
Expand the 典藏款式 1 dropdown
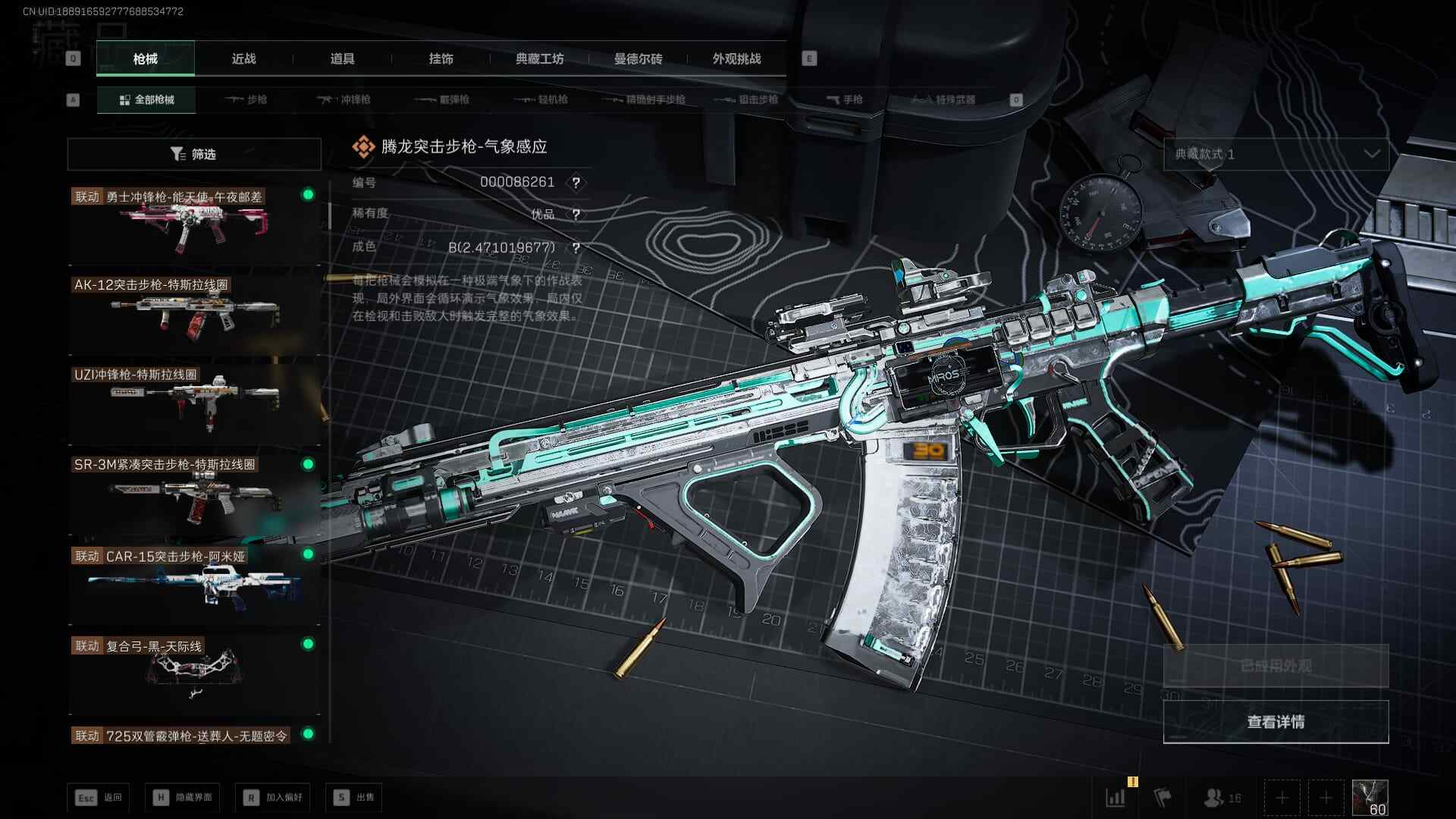pyautogui.click(x=1276, y=154)
